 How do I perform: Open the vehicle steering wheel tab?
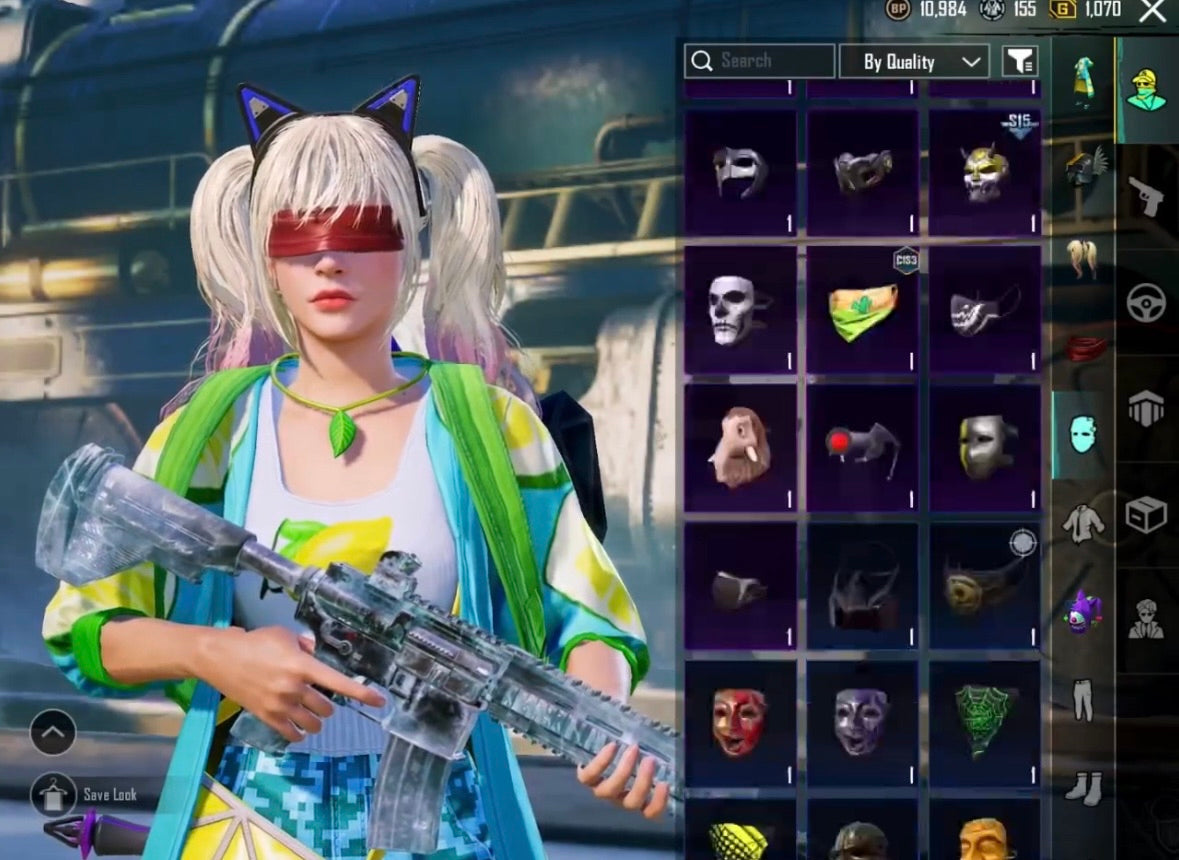click(x=1146, y=303)
